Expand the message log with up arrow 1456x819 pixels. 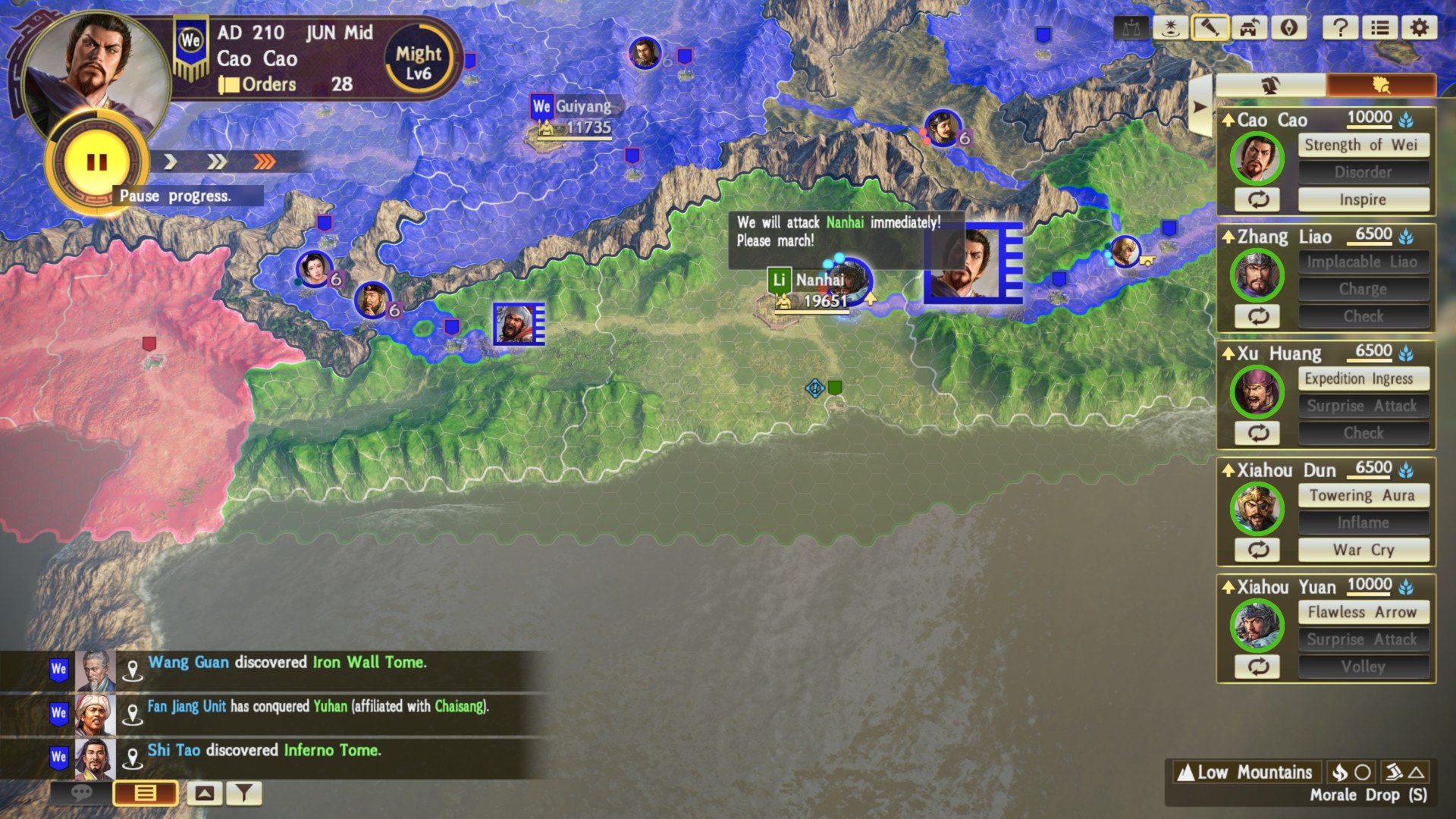(x=204, y=793)
